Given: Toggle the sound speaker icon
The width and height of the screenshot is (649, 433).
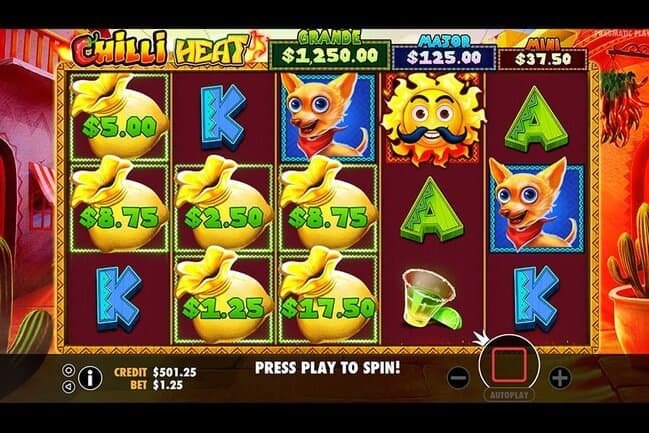Looking at the screenshot, I should 68,385.
